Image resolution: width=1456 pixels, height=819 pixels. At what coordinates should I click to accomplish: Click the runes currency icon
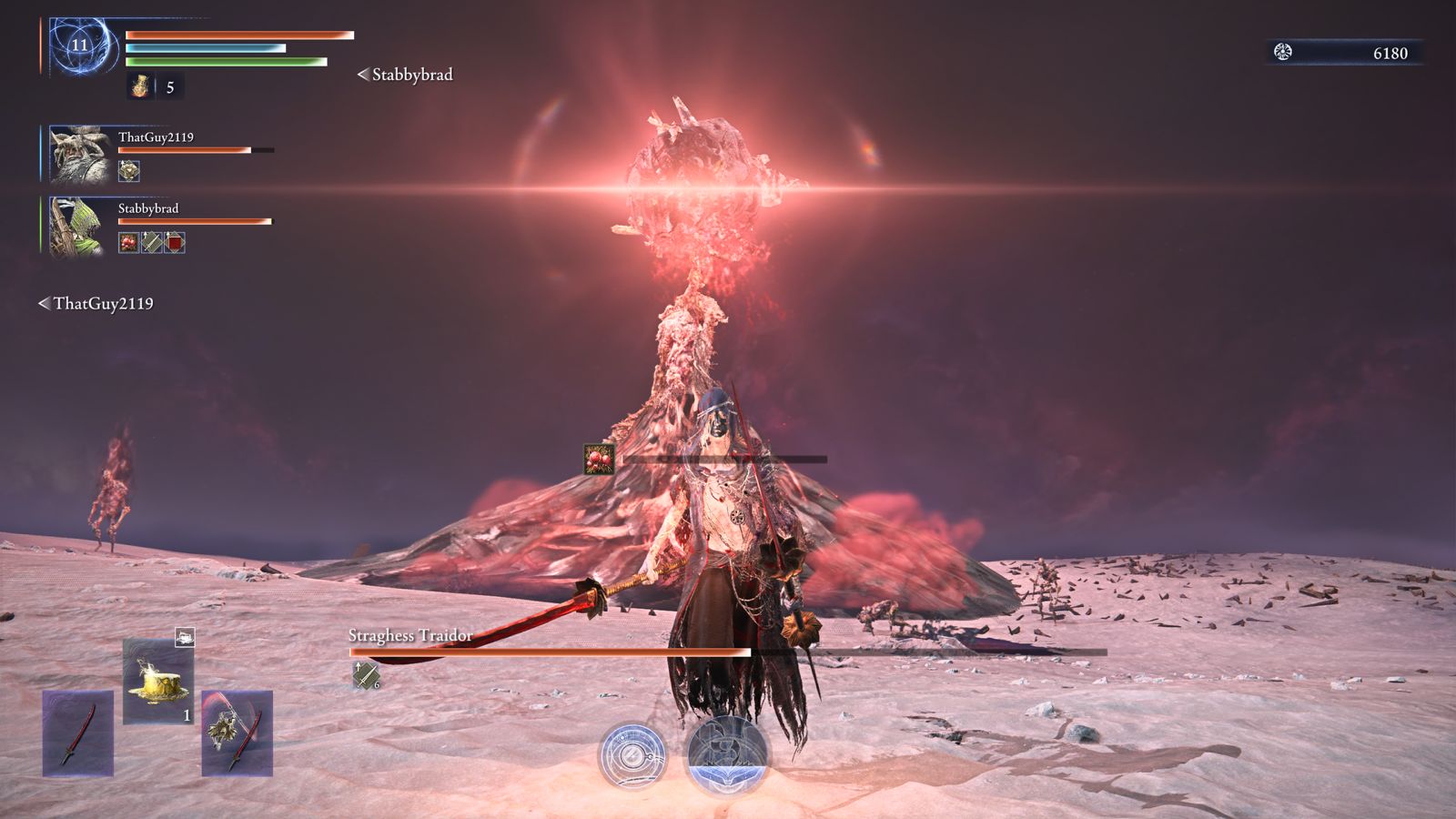[1283, 52]
